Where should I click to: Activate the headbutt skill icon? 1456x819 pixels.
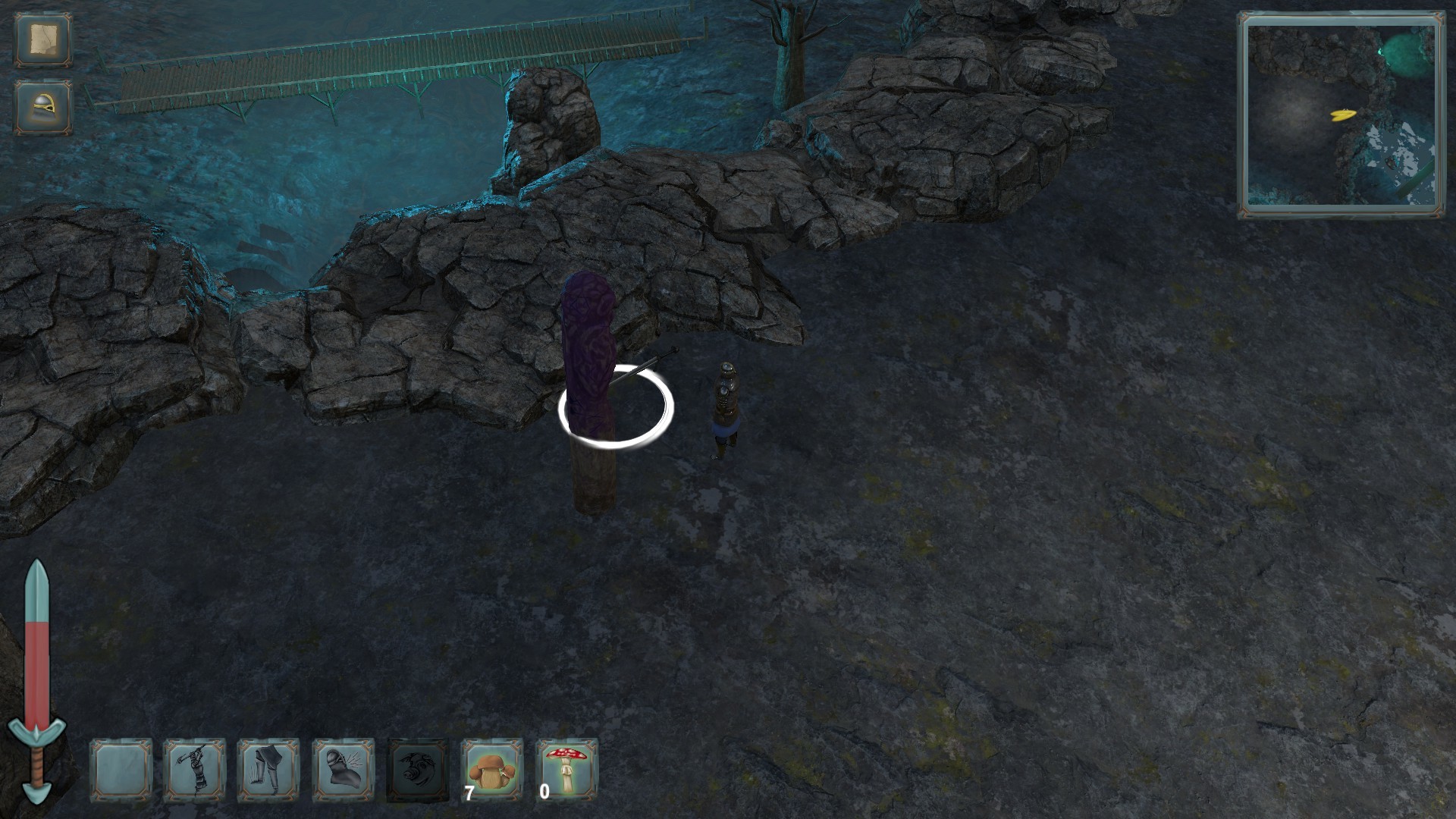(x=340, y=770)
